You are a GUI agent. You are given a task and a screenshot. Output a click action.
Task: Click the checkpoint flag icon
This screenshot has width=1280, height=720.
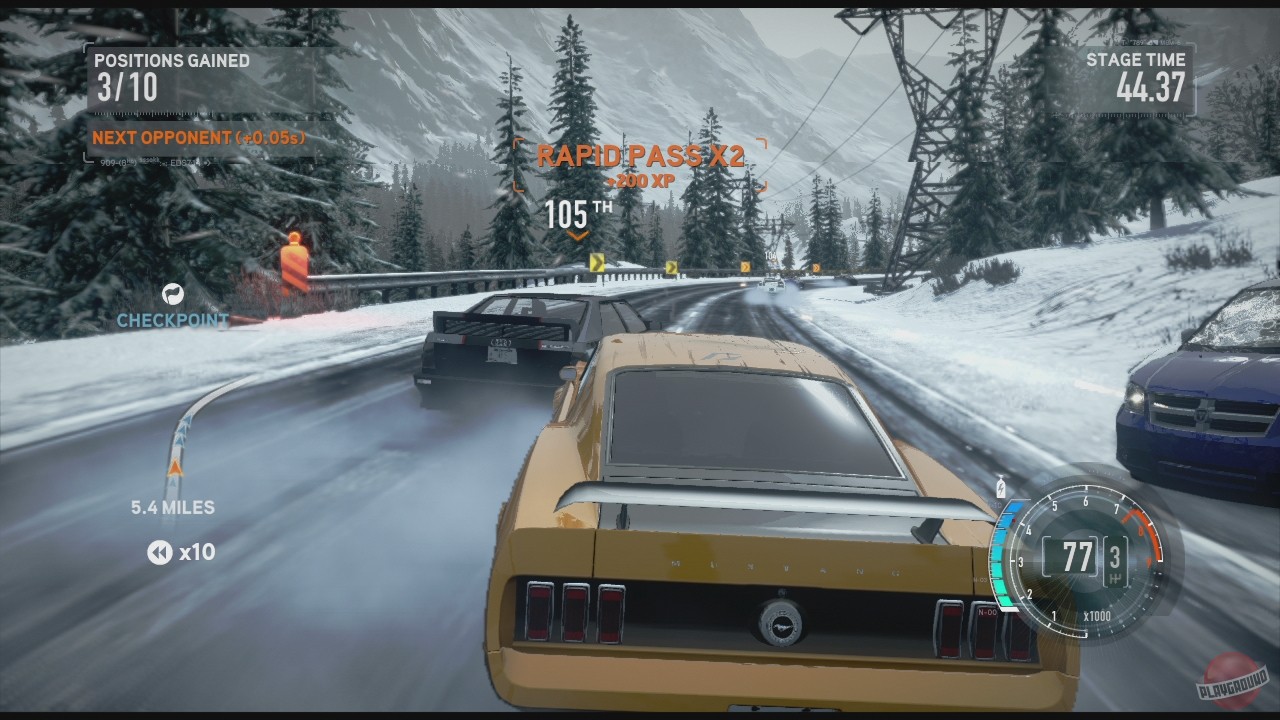click(x=173, y=294)
